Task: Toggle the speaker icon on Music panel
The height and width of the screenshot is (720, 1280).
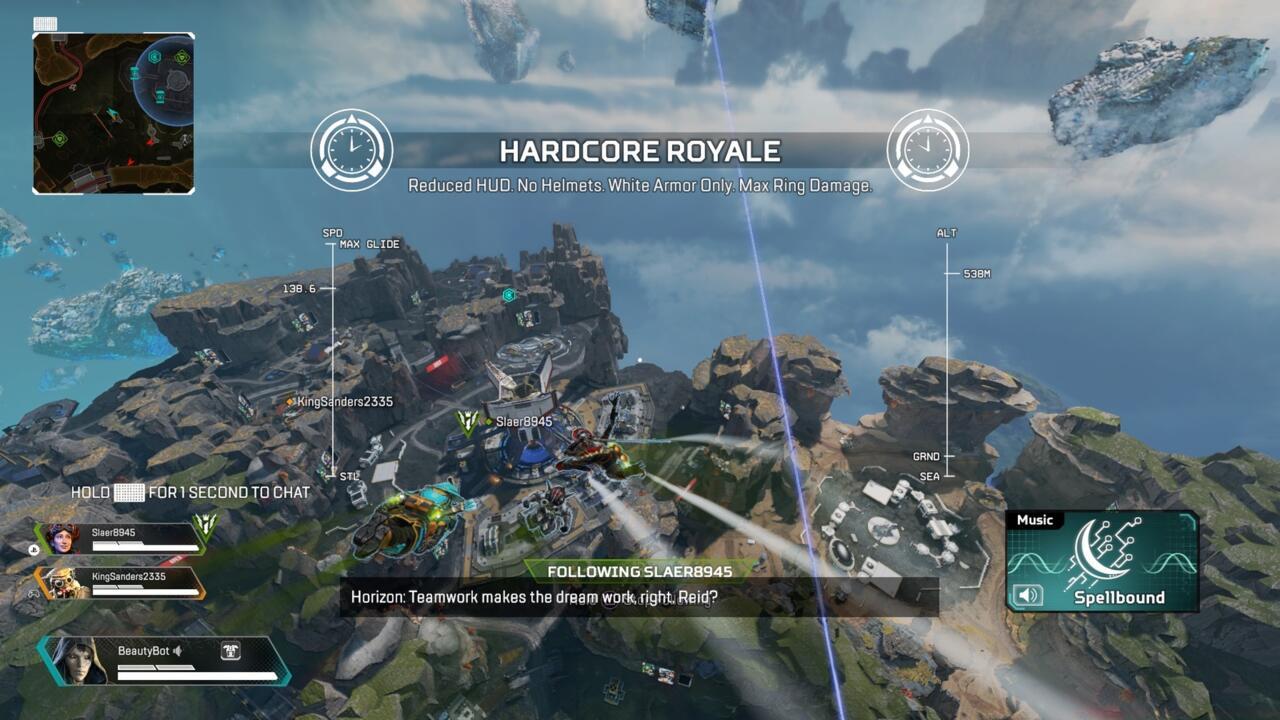Action: click(x=1028, y=595)
